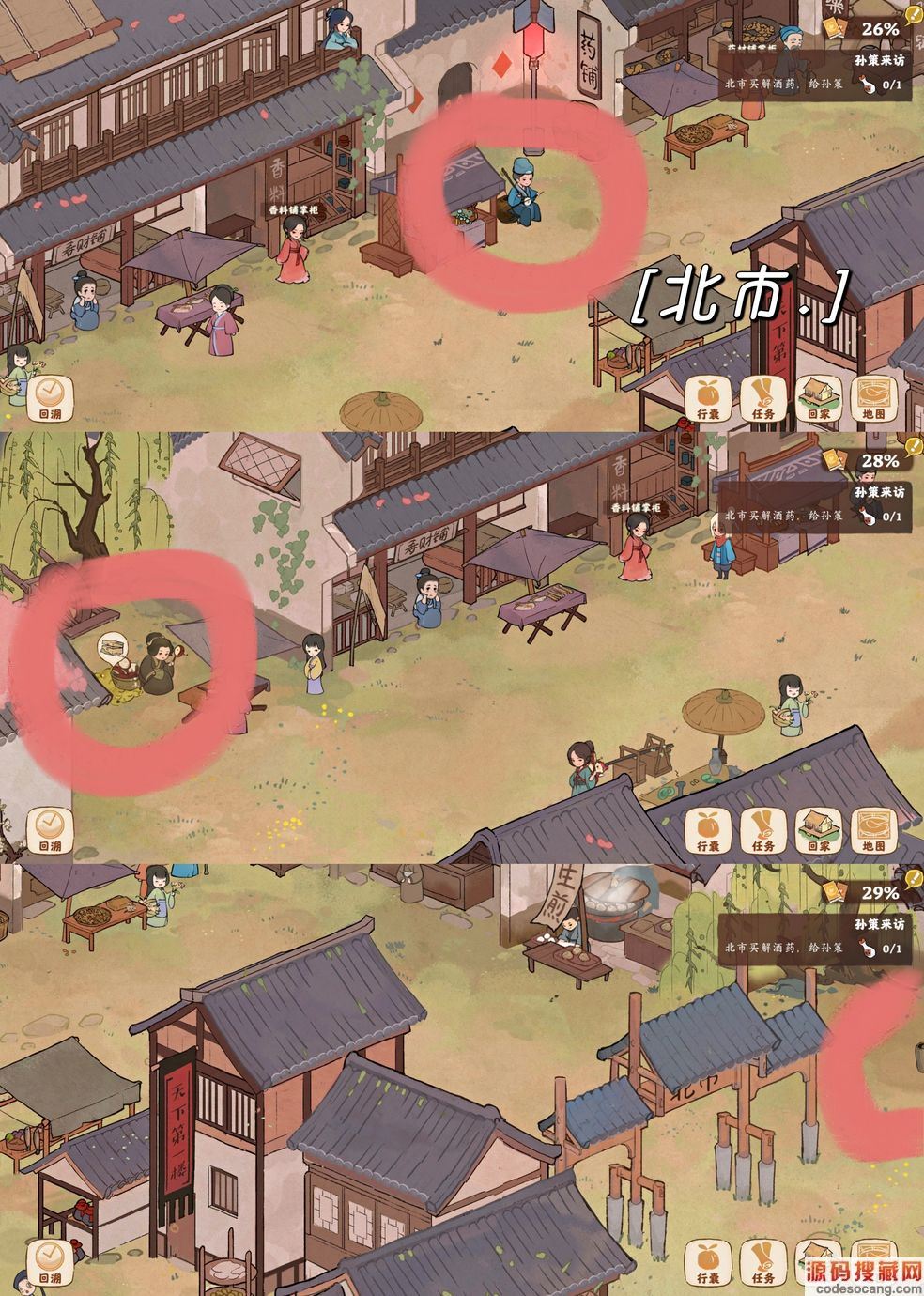Click 回家 house icon in the middle screenshot
924x1296 pixels.
[x=817, y=829]
